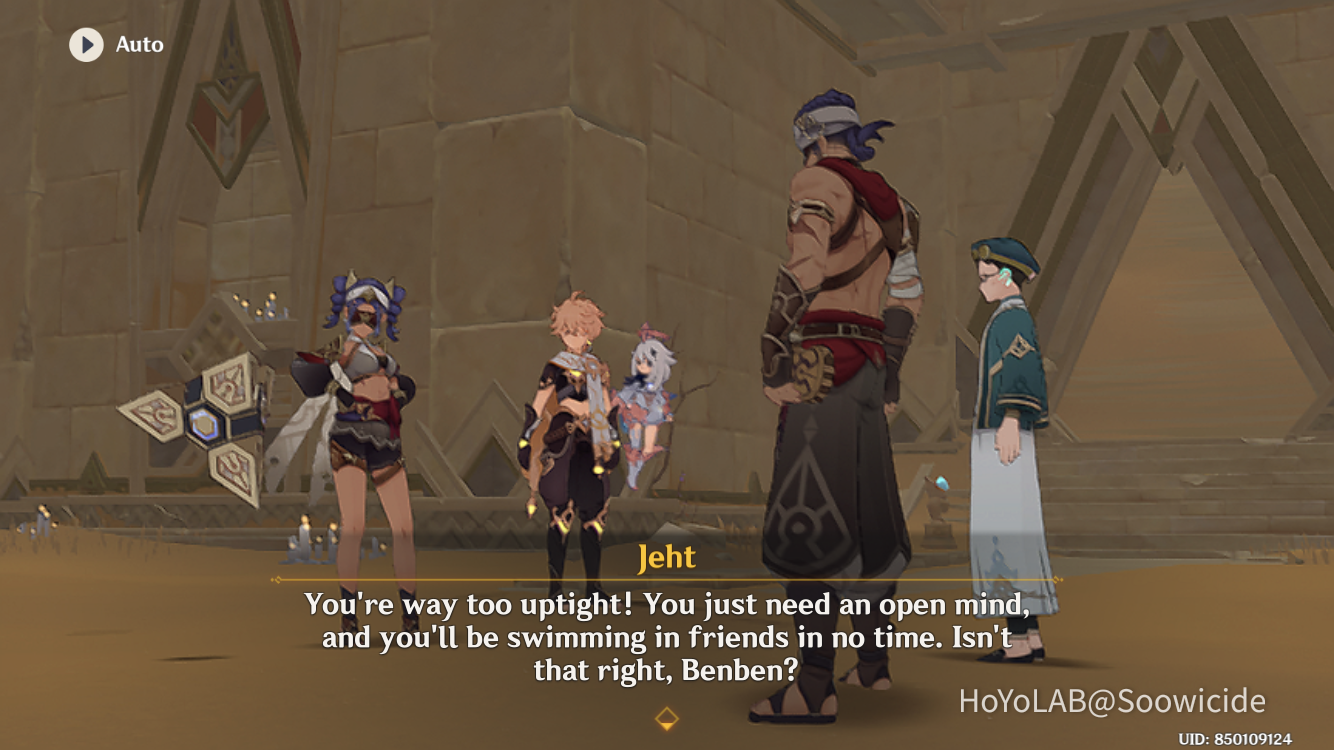Enable Auto mode via its text label
This screenshot has height=750, width=1334.
pos(140,44)
